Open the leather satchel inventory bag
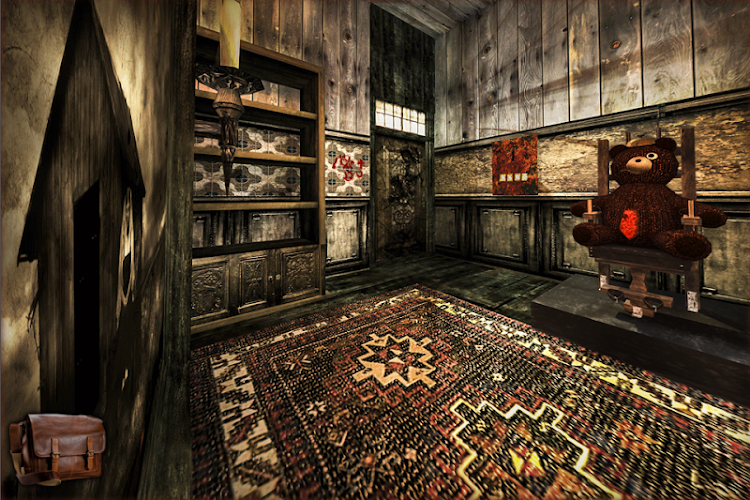Viewport: 750px width, 500px height. coord(57,448)
